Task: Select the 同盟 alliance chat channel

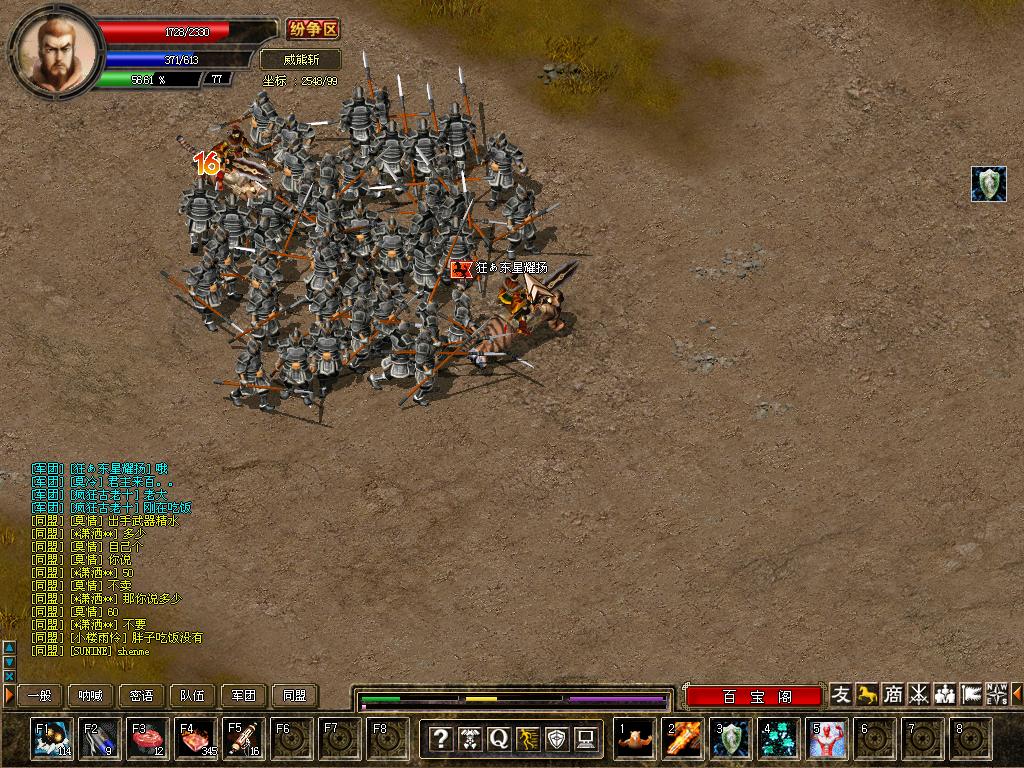Action: point(295,695)
